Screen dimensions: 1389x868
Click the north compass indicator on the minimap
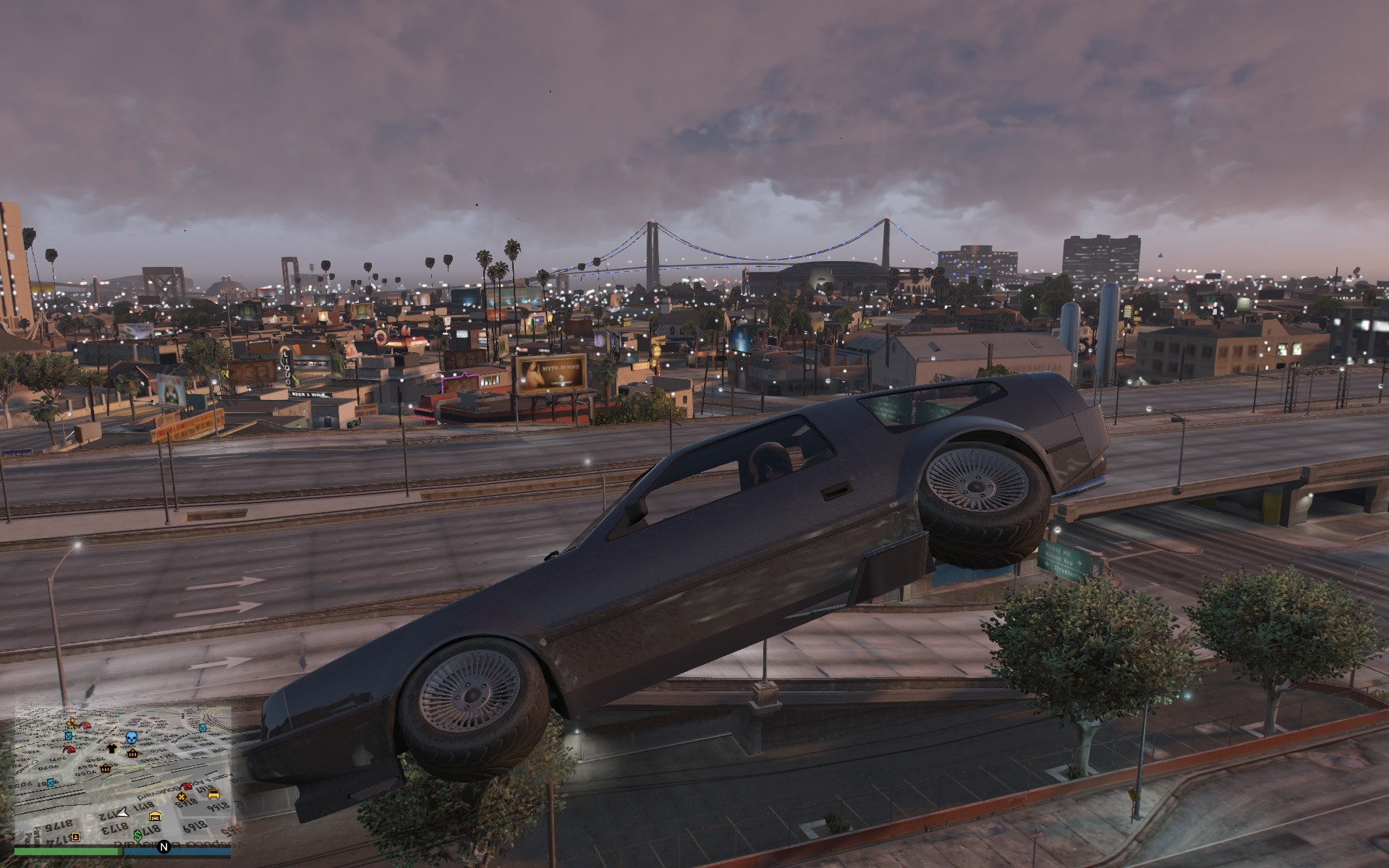tap(163, 846)
